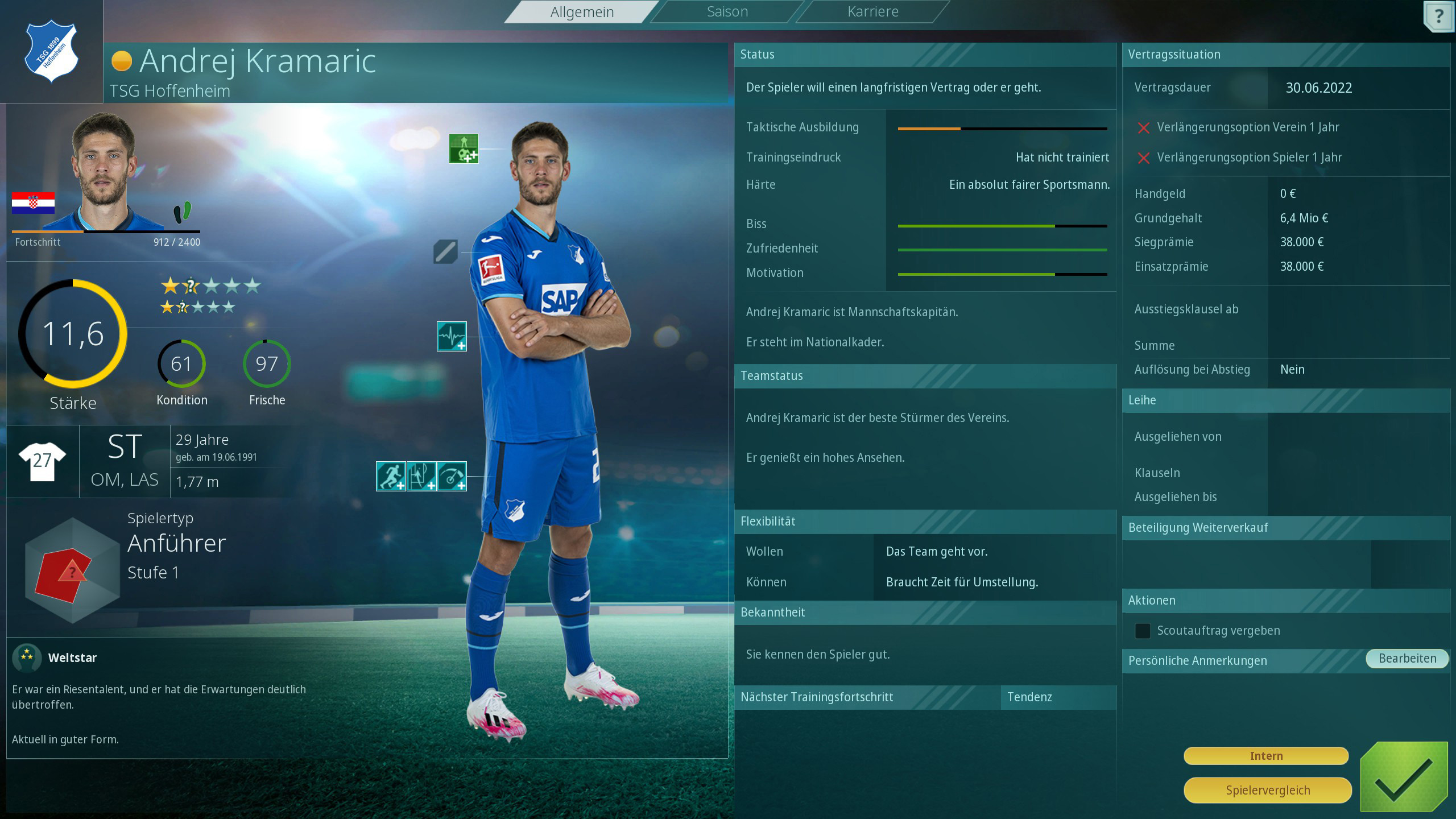Switch to the Saison tab

(x=726, y=11)
